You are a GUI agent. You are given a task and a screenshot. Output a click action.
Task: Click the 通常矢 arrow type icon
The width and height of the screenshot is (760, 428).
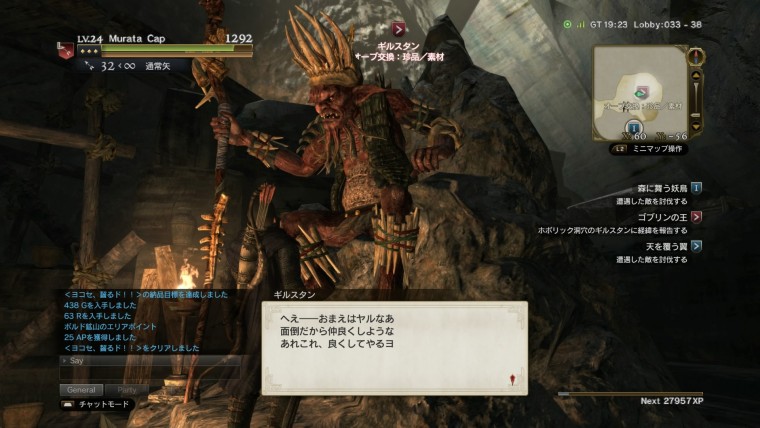tap(90, 66)
